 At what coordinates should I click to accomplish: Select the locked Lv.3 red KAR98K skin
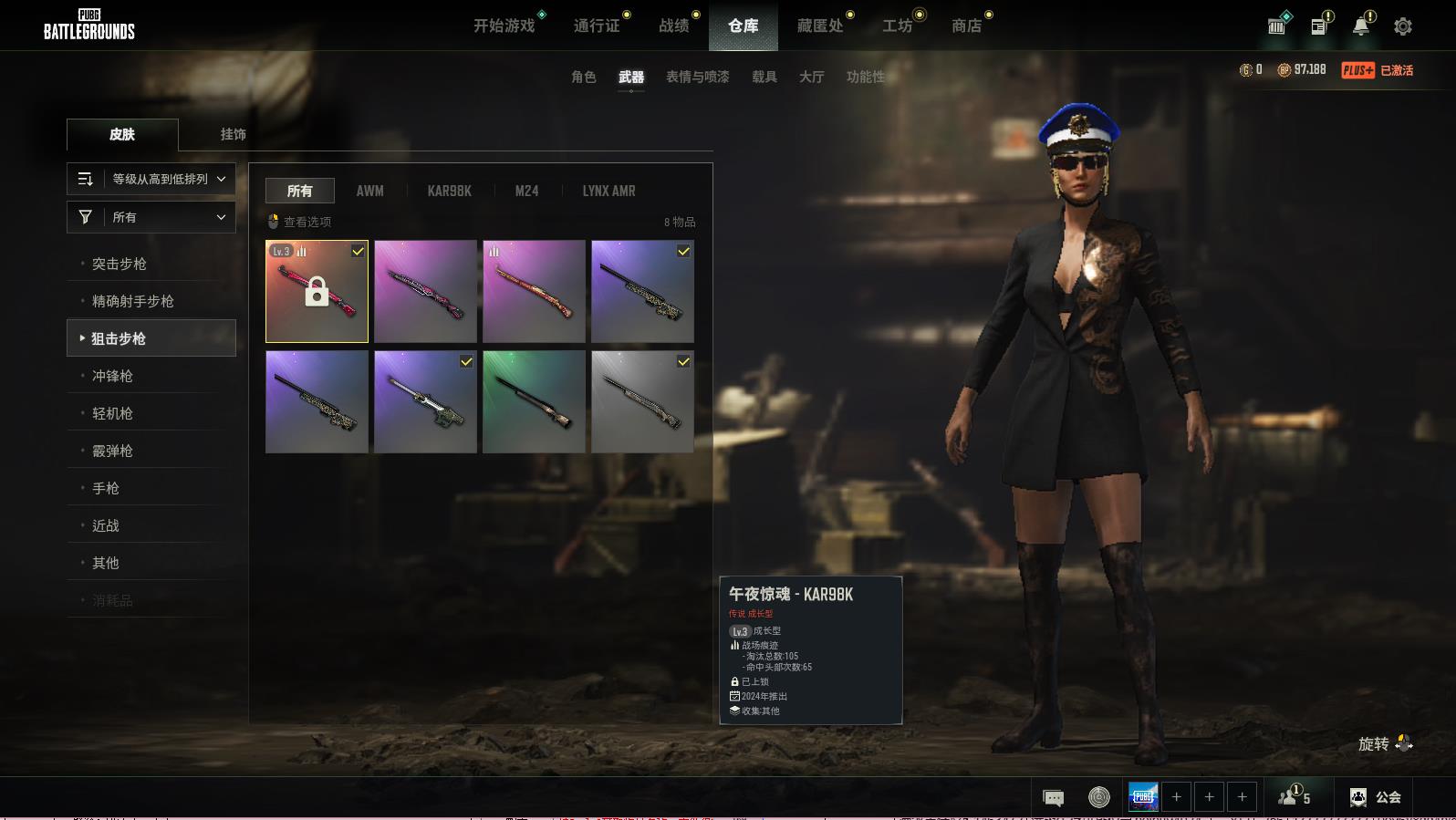[317, 292]
